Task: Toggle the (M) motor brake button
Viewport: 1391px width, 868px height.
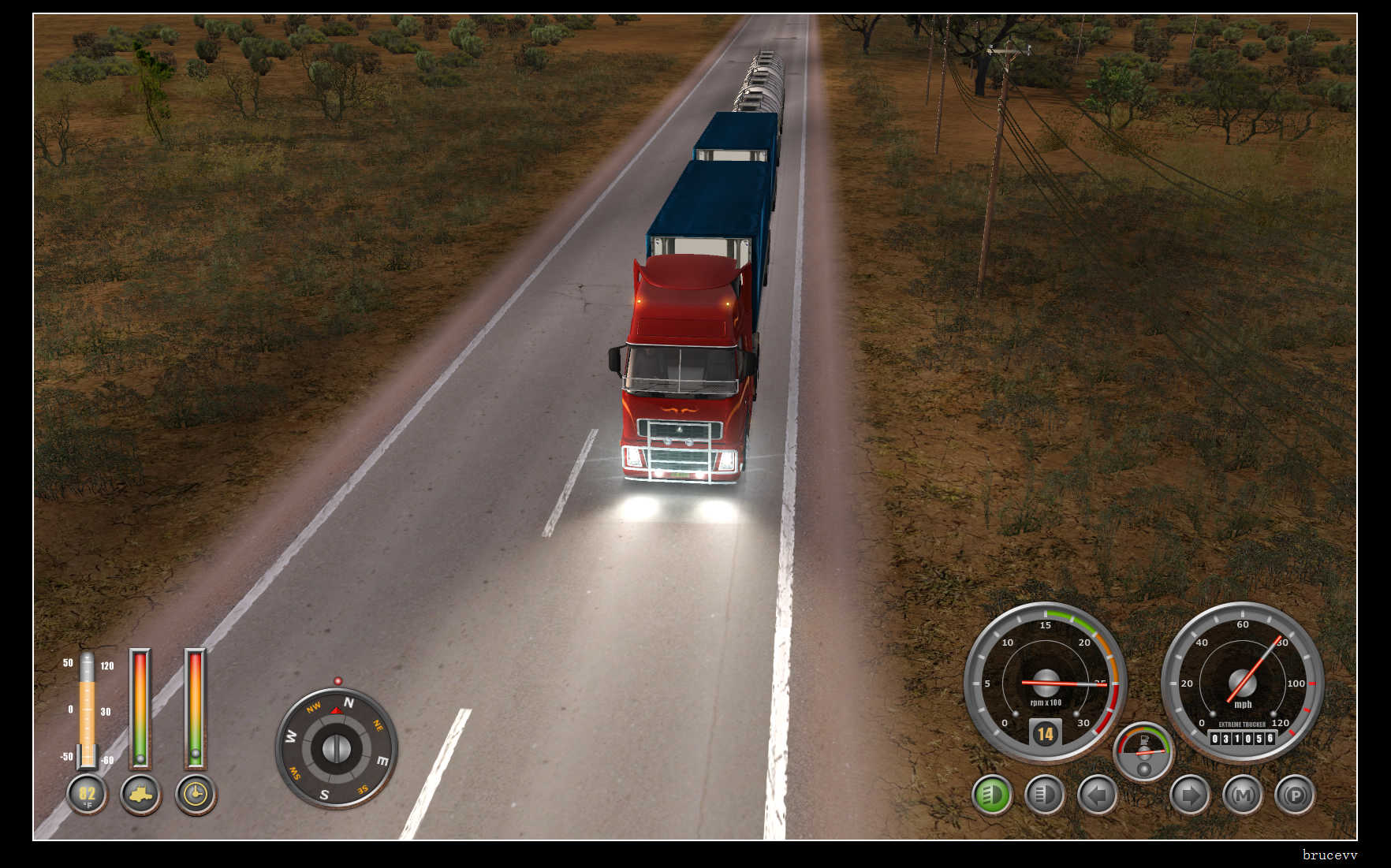Action: pyautogui.click(x=1243, y=795)
